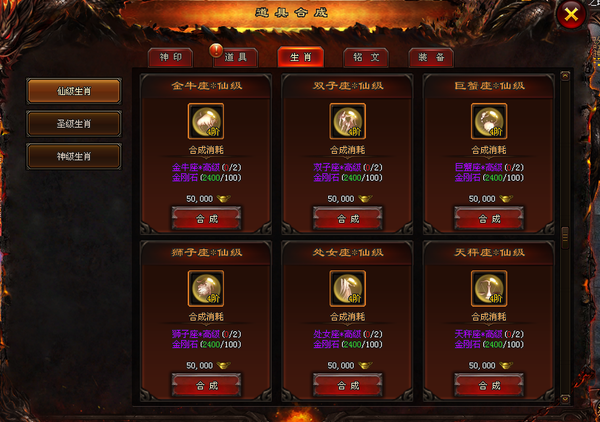Open the 装备 tab
This screenshot has height=422, width=600.
coord(431,57)
